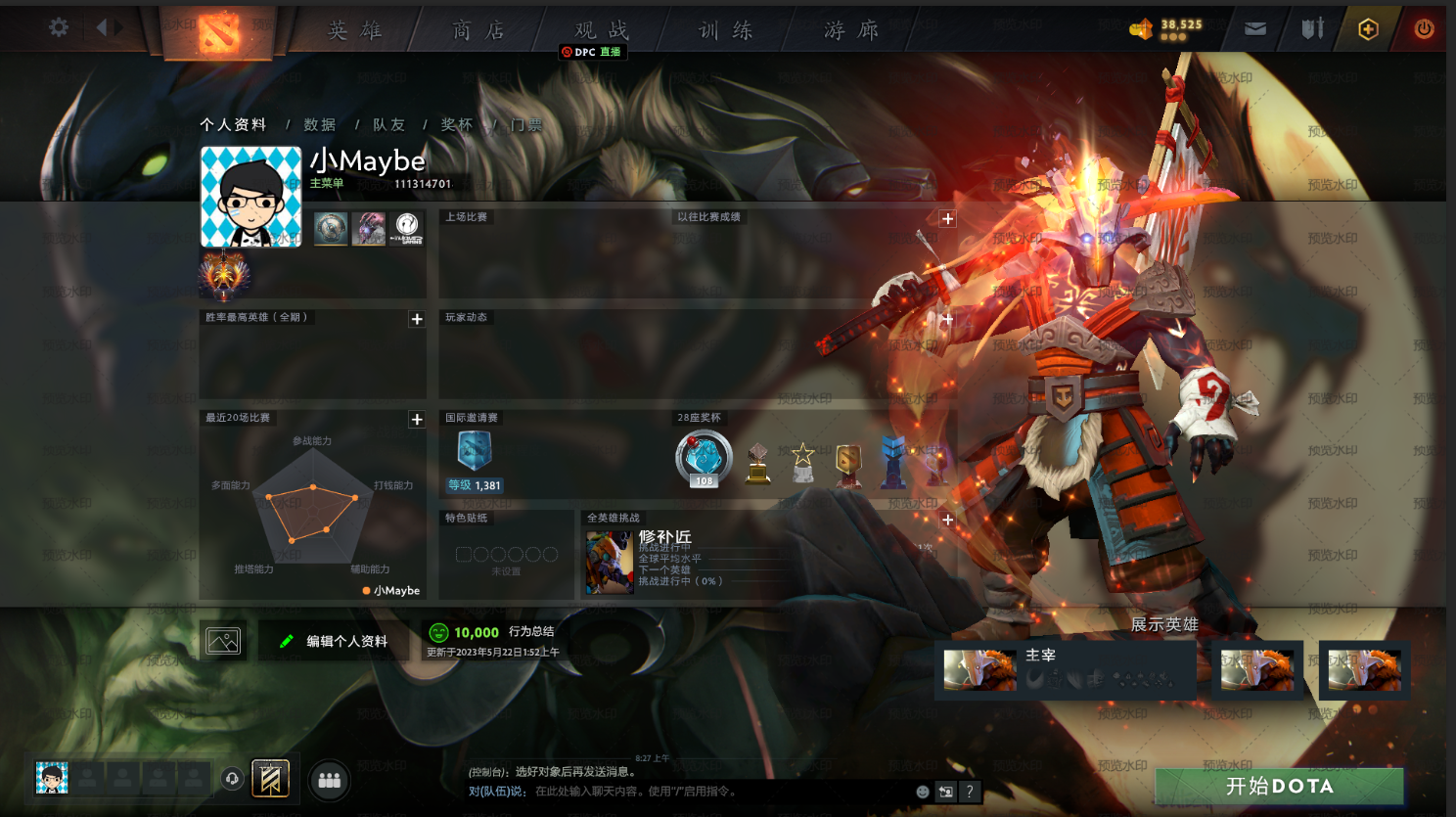Start matchmaking with 开始DOTA button
This screenshot has width=1456, height=817.
1279,786
